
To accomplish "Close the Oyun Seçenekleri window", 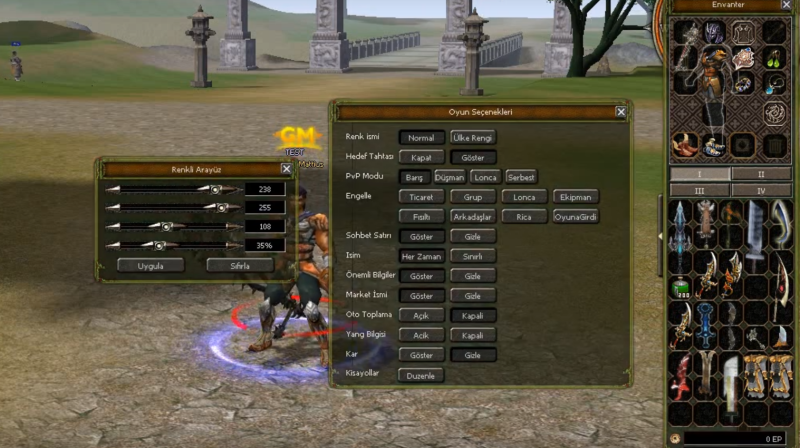I will click(x=621, y=112).
